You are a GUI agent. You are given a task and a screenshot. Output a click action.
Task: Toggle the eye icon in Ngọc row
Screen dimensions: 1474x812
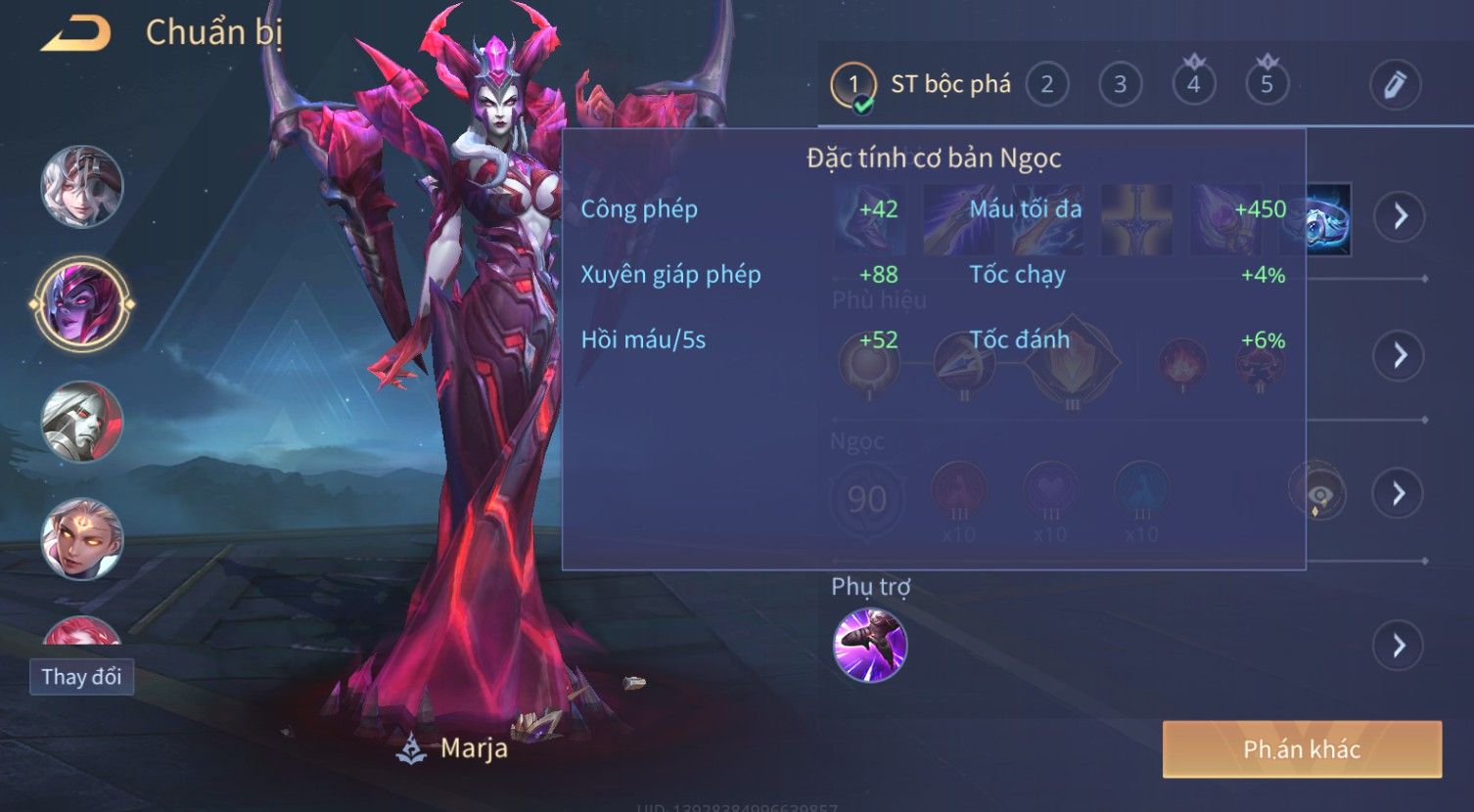point(1317,492)
